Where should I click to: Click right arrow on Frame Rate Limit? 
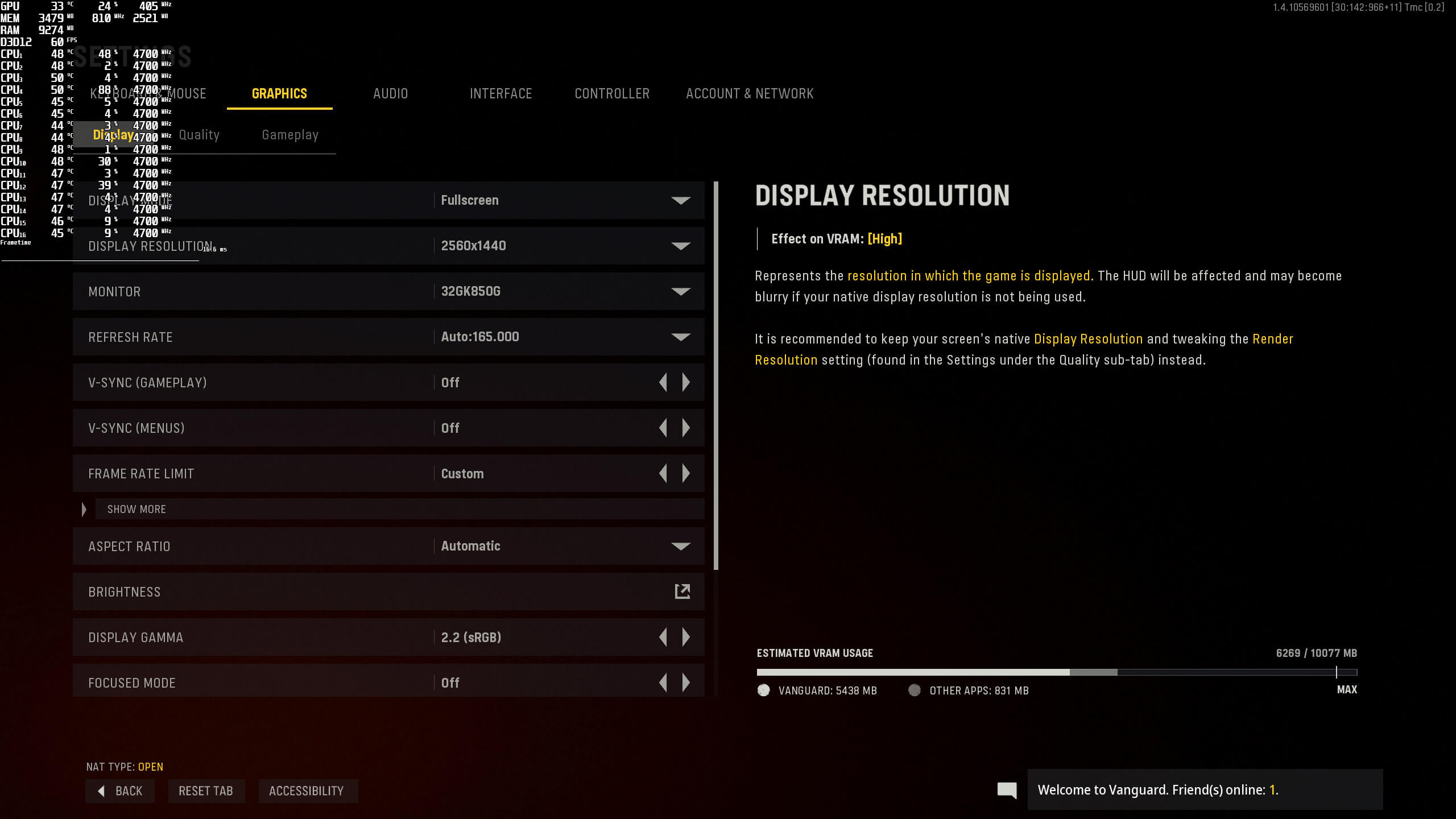tap(686, 473)
